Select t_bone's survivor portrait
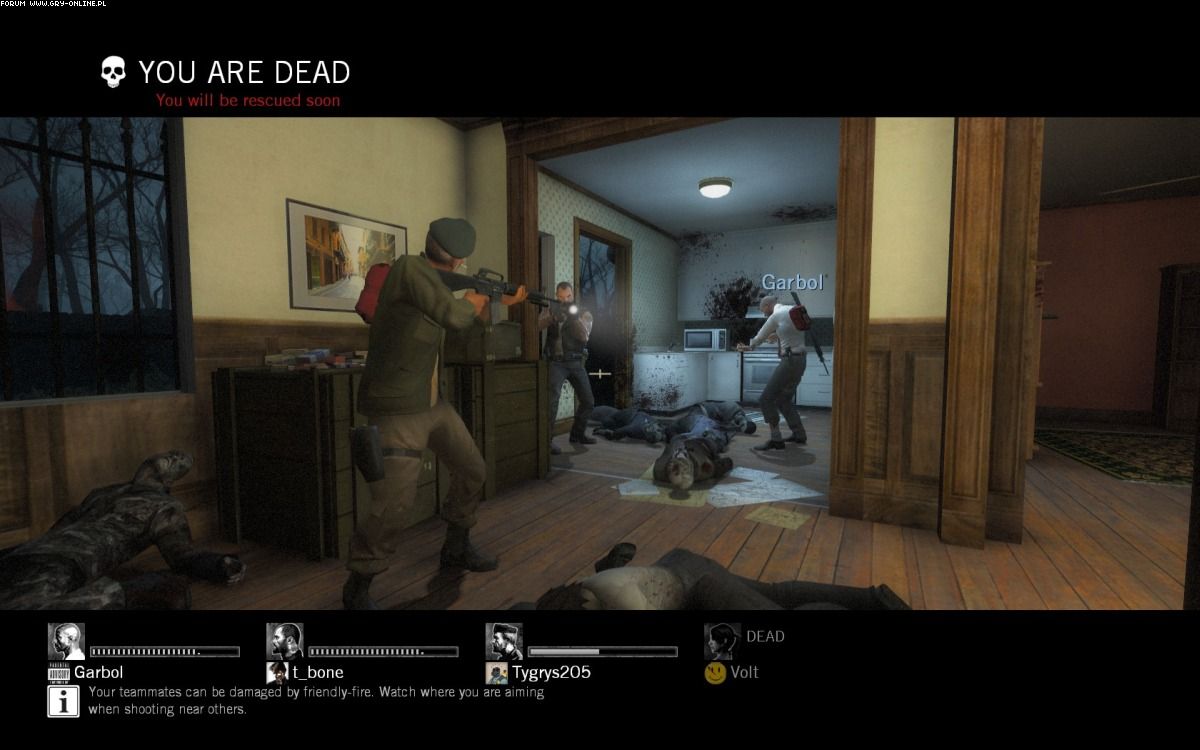This screenshot has height=750, width=1200. (285, 641)
